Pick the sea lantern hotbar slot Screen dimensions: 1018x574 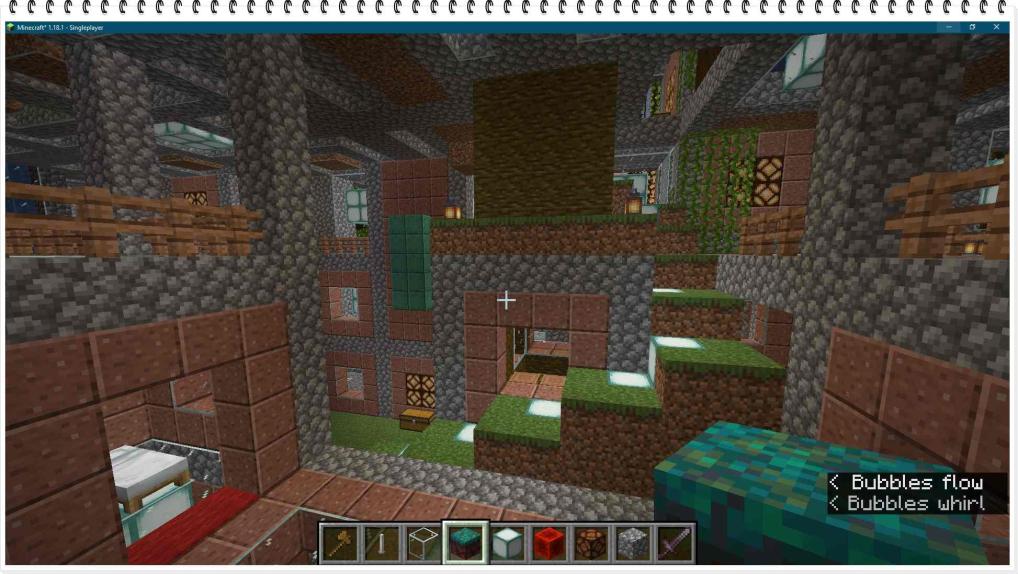coord(507,543)
